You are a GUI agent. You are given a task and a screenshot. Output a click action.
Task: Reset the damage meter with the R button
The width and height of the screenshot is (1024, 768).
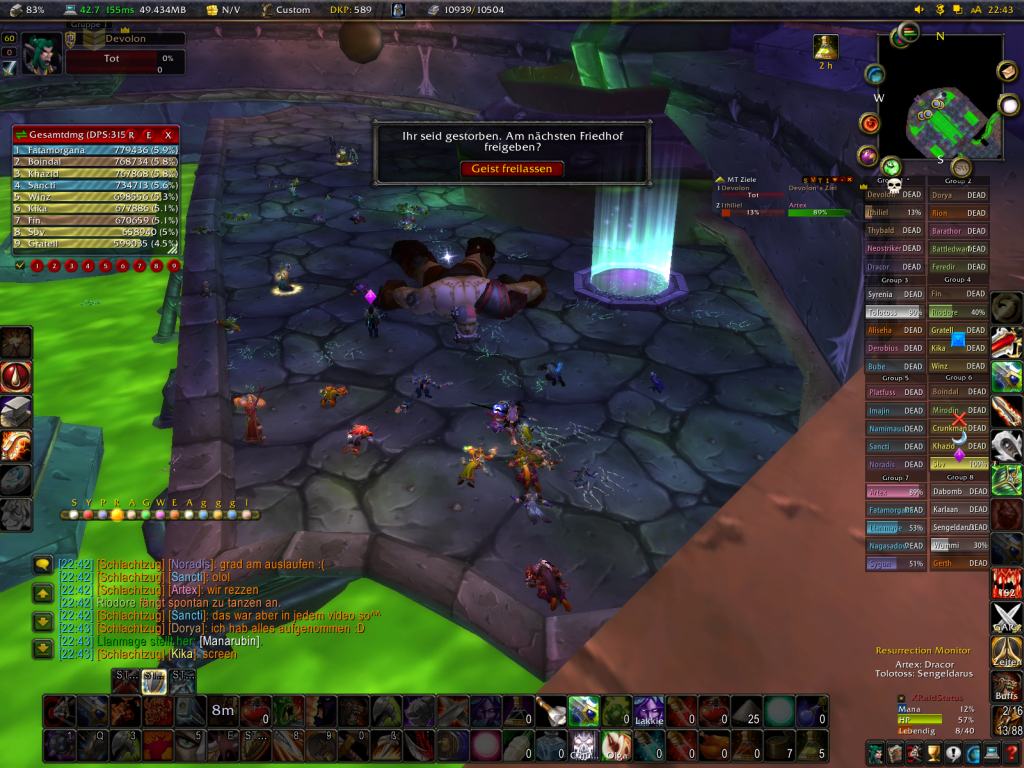(x=131, y=134)
